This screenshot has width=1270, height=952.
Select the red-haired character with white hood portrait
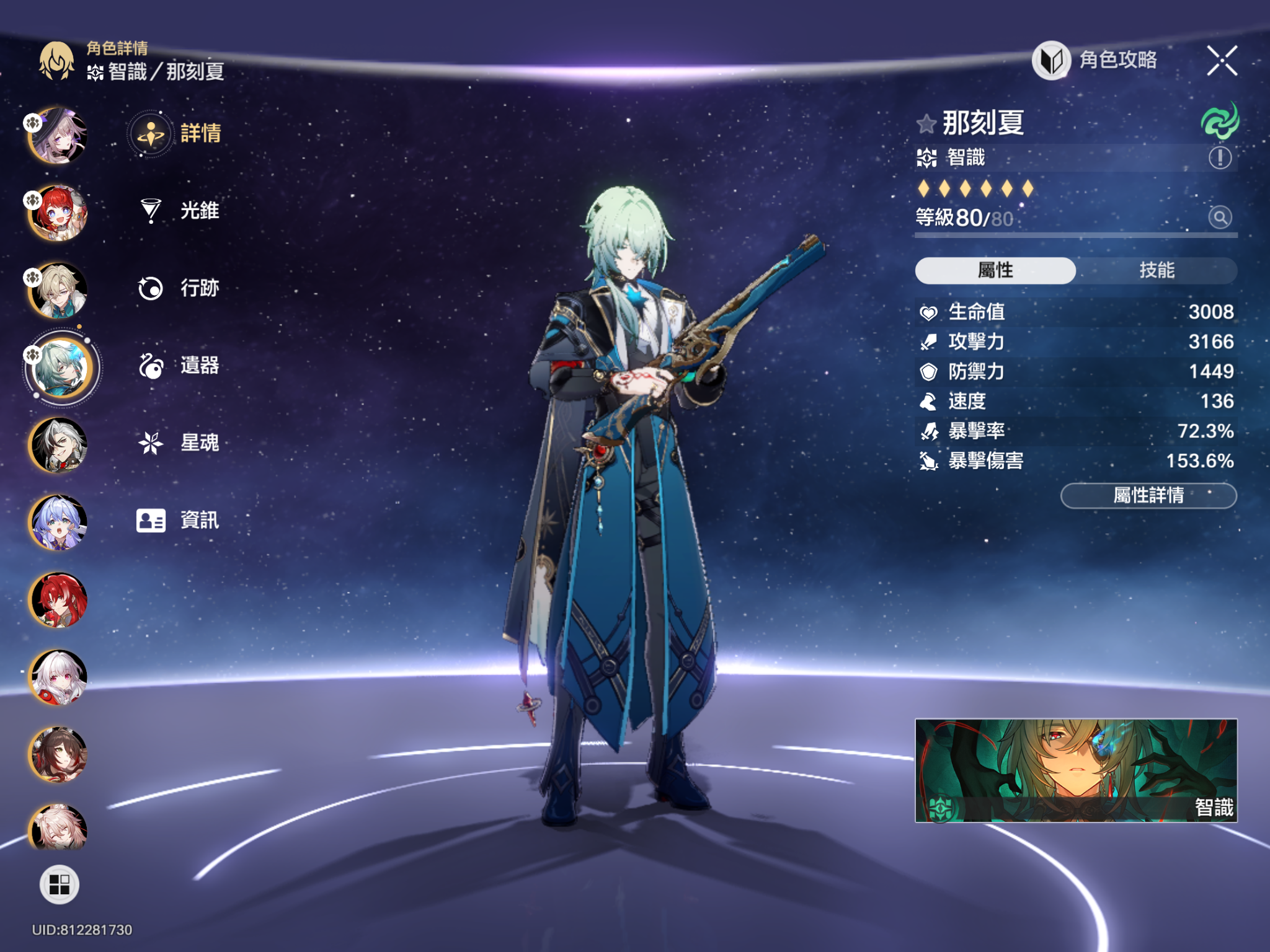click(58, 213)
